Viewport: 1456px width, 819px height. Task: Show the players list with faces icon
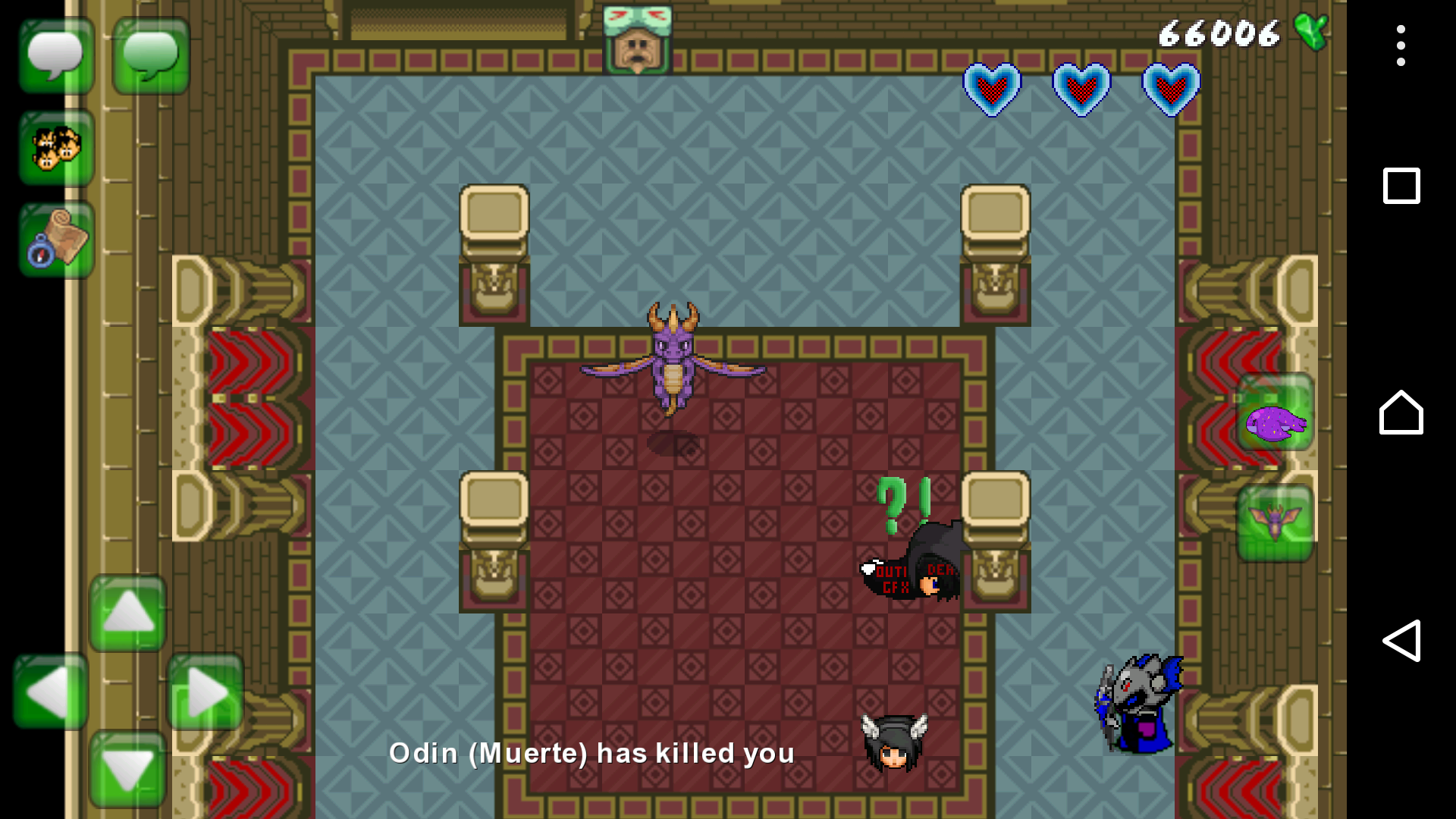click(56, 148)
